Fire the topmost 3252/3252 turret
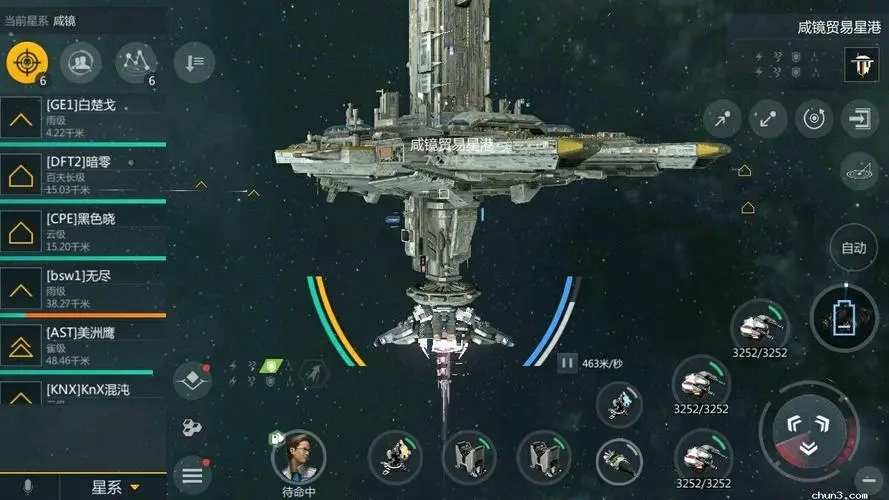Viewport: 889px width, 500px height. (758, 326)
